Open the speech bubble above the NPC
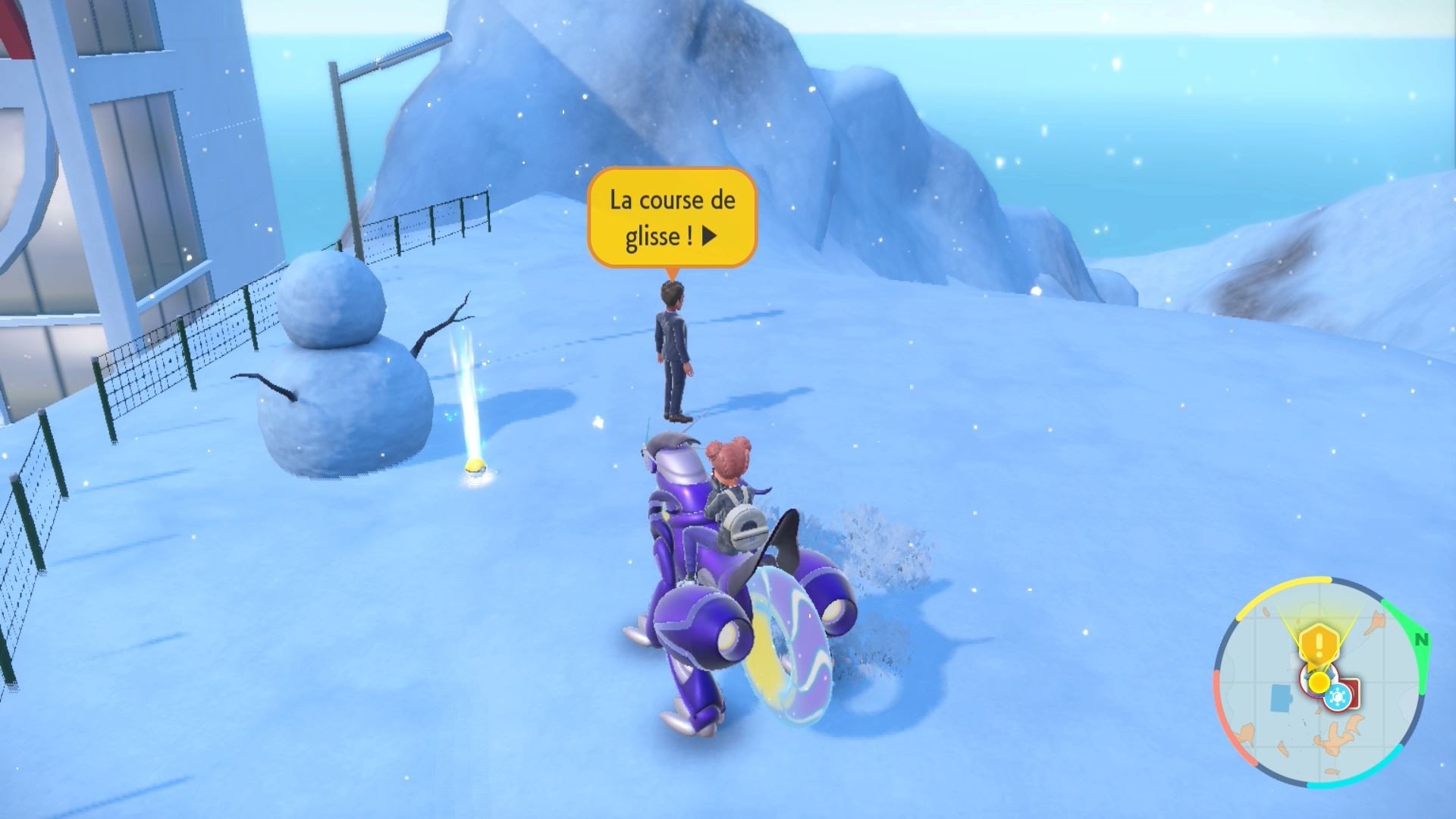Image resolution: width=1456 pixels, height=819 pixels. (671, 218)
